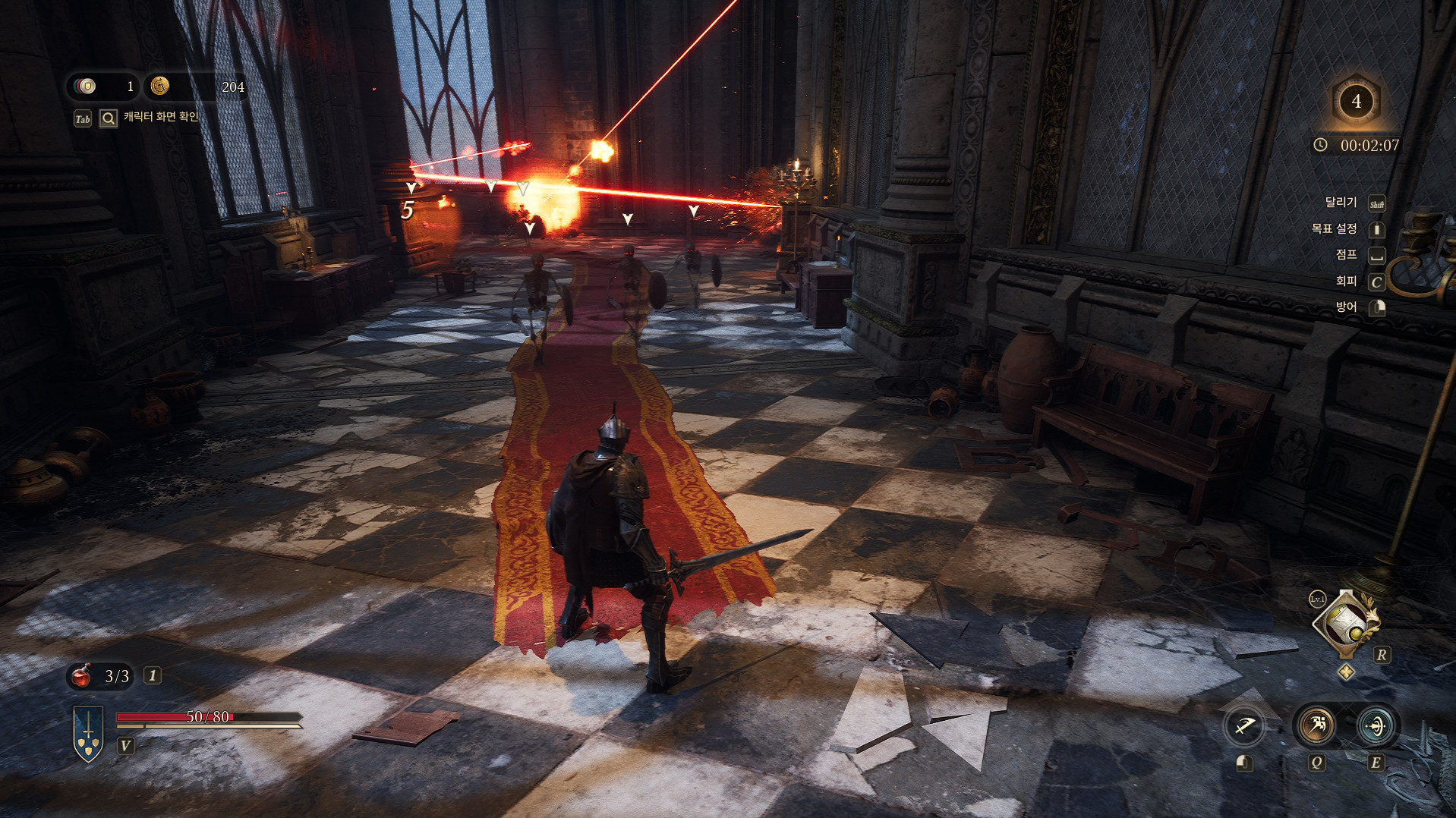The height and width of the screenshot is (818, 1456).
Task: Open the character screen via the magnifier icon
Action: (109, 118)
